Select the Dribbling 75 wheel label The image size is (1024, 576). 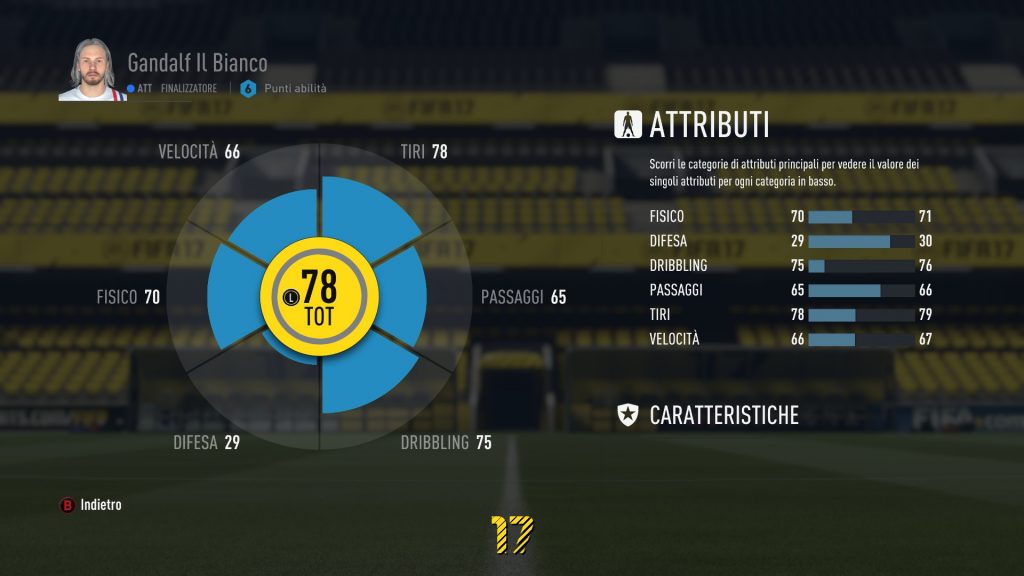[x=446, y=442]
